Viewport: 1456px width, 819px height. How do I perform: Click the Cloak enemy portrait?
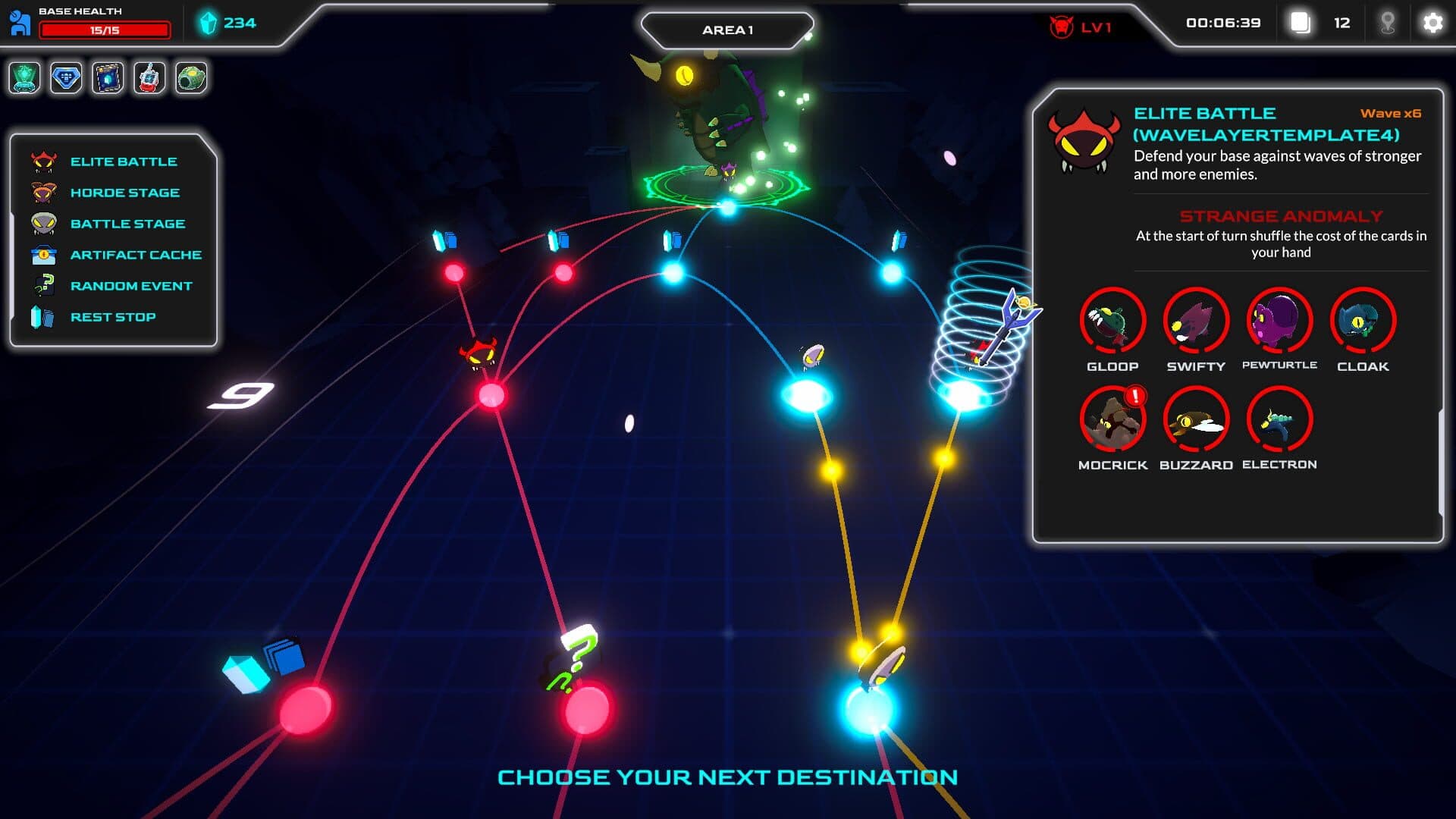tap(1363, 322)
